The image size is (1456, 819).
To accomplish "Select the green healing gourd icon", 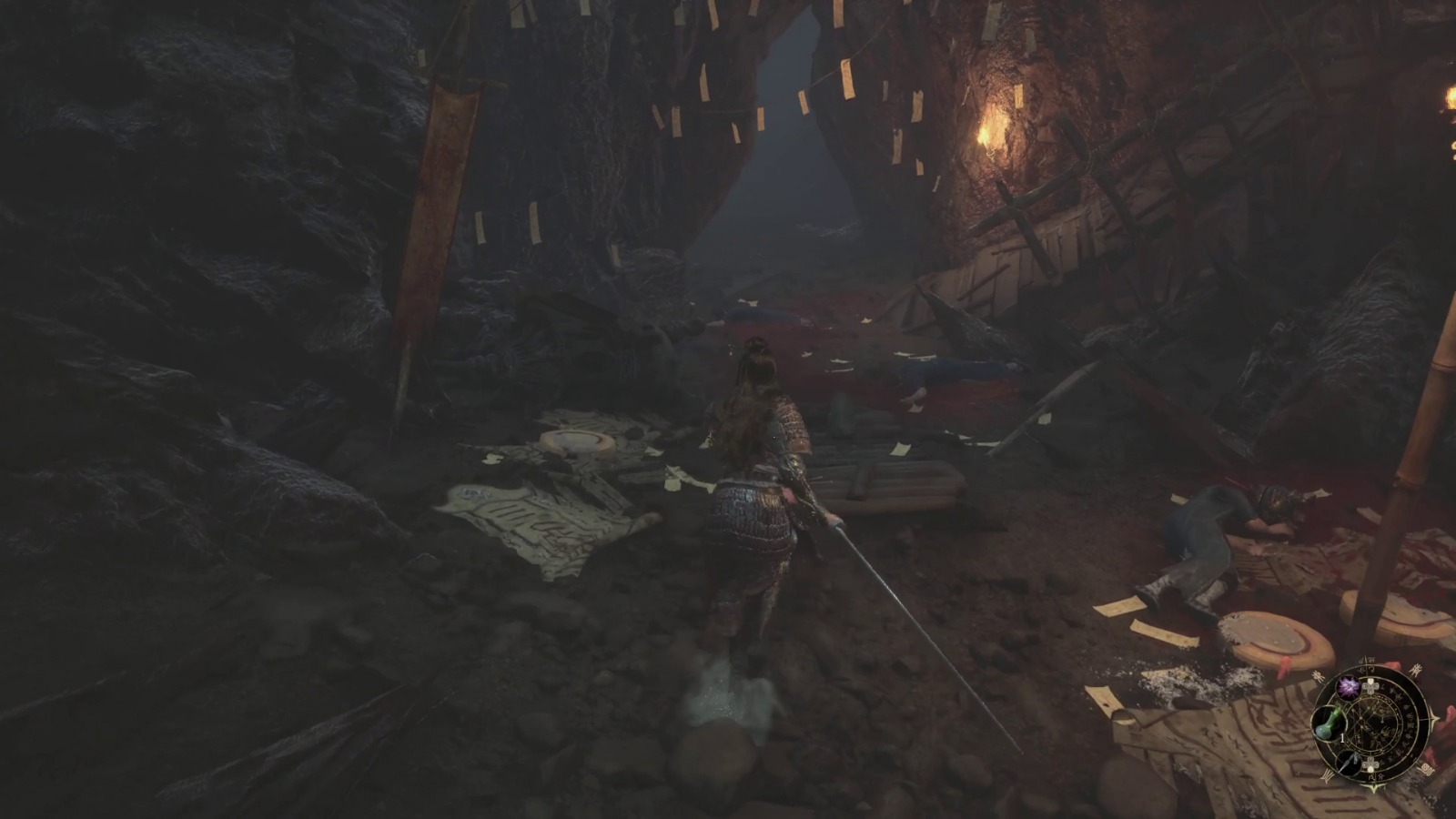I will [x=1329, y=724].
